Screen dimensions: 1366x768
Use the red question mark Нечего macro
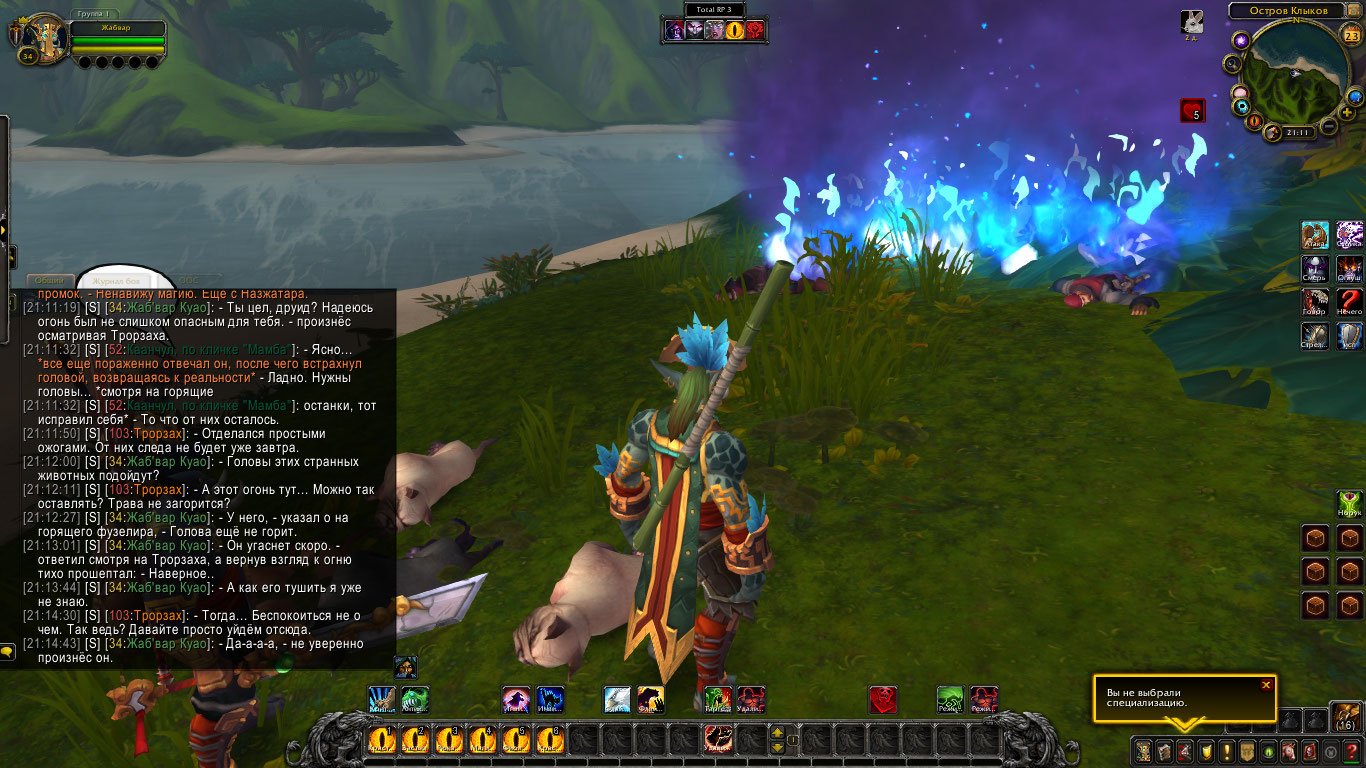(x=1350, y=302)
